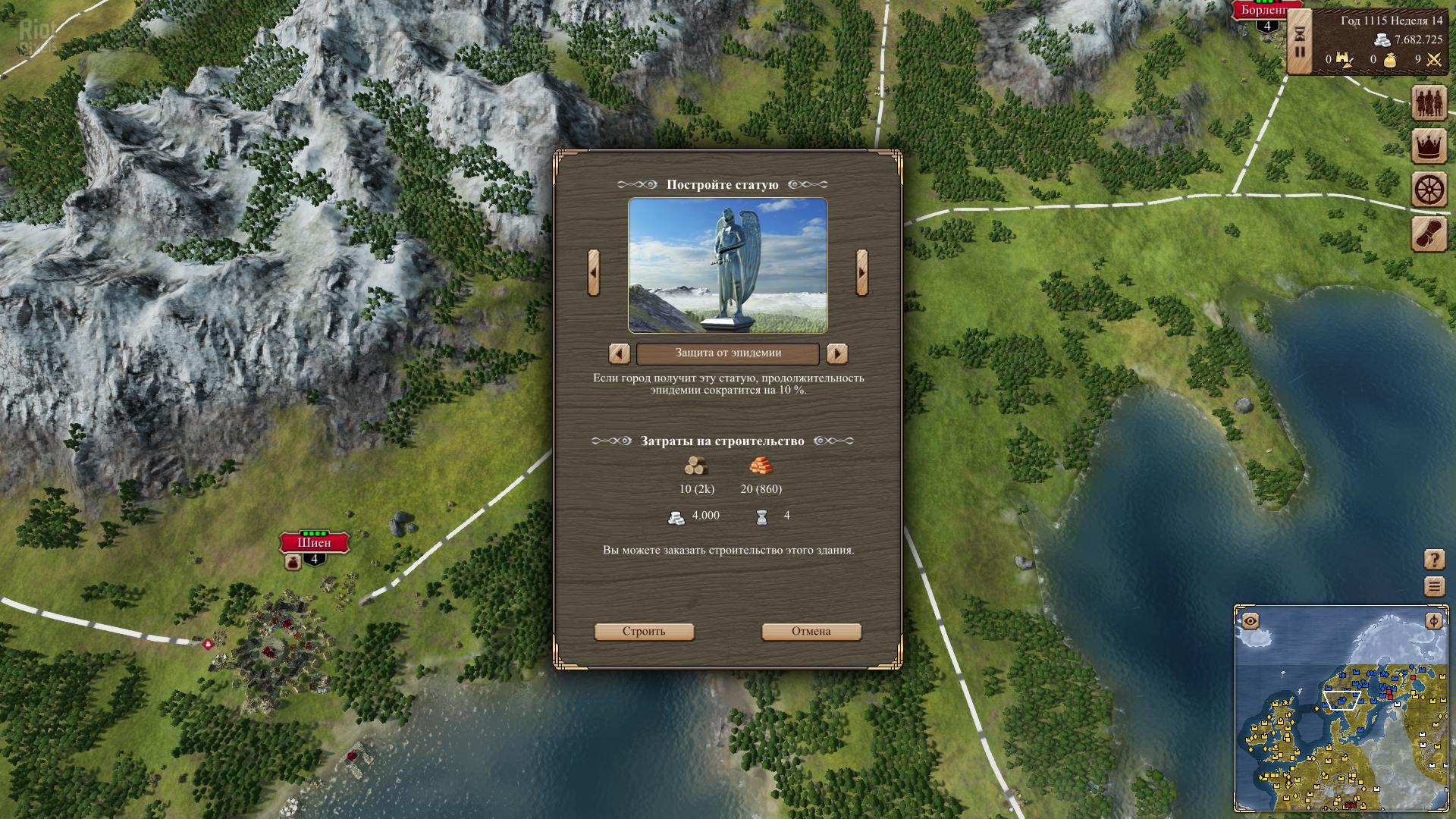Click the minimap rotate button
Image resolution: width=1456 pixels, height=819 pixels.
click(1433, 622)
